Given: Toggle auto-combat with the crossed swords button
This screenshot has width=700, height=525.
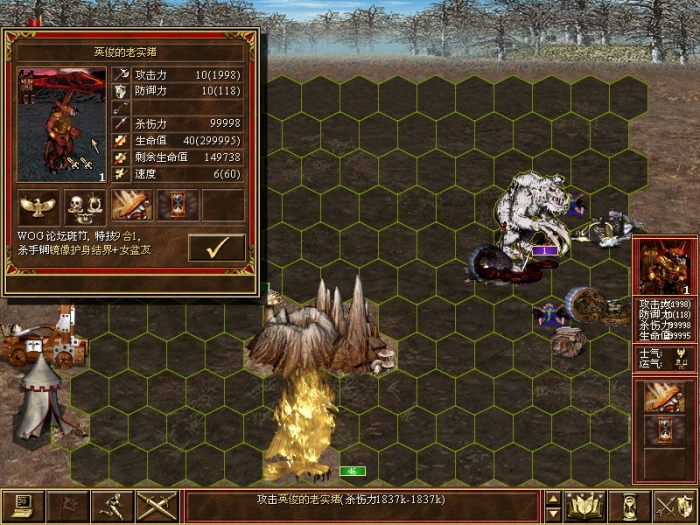Looking at the screenshot, I should (155, 506).
